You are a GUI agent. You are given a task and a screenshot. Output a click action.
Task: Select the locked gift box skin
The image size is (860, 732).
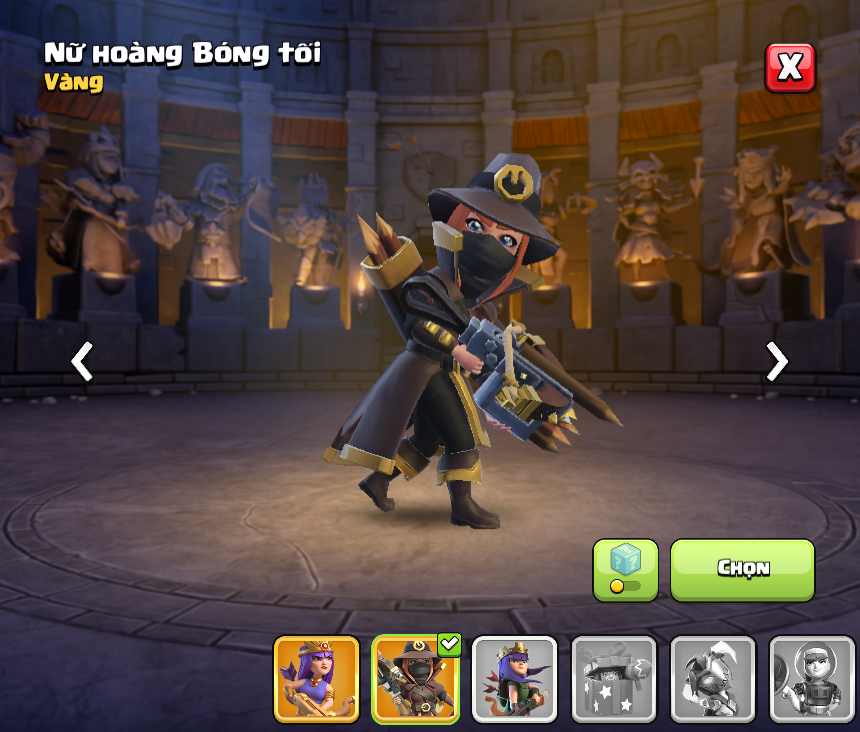pyautogui.click(x=613, y=679)
